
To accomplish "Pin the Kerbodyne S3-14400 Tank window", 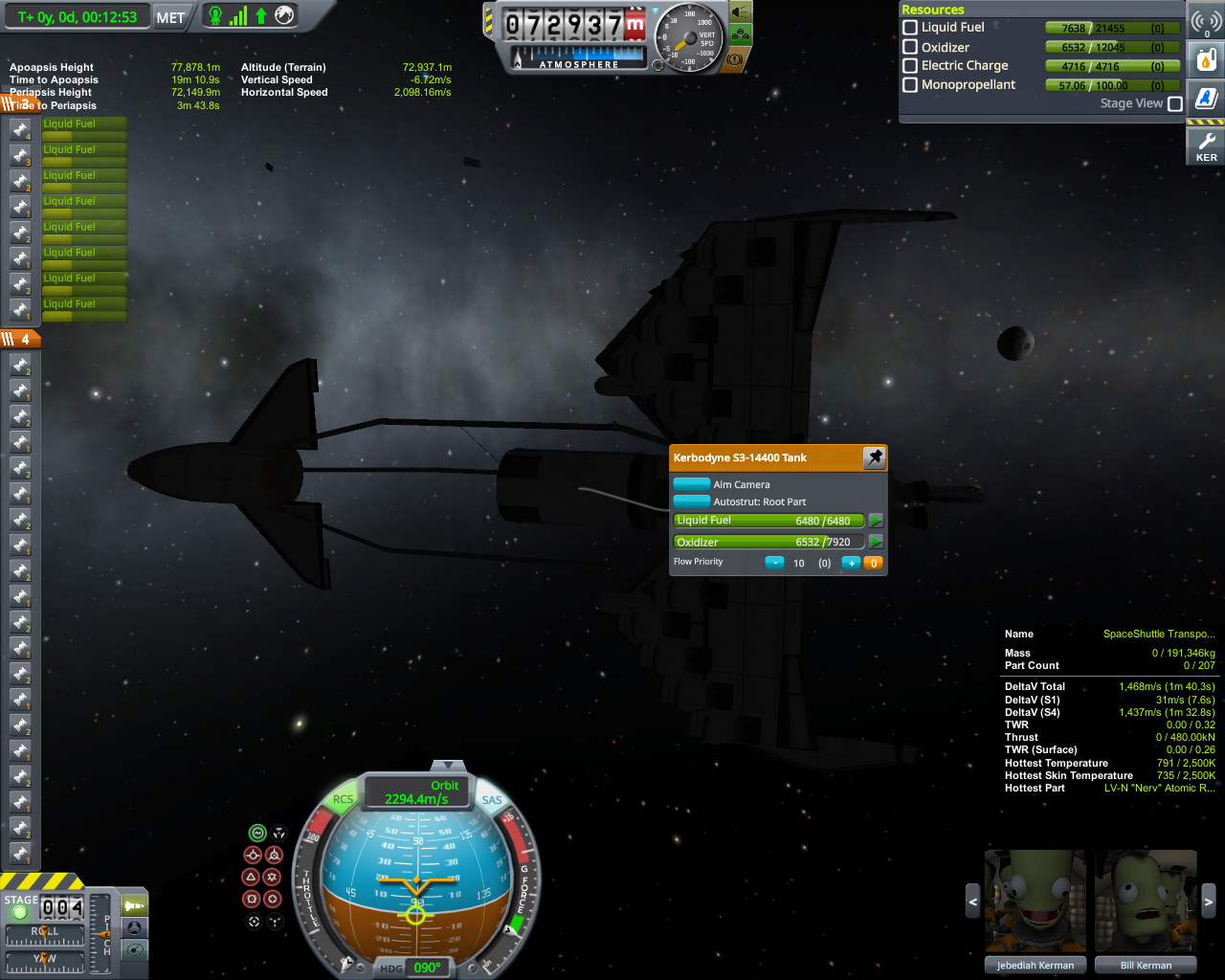I will click(875, 457).
